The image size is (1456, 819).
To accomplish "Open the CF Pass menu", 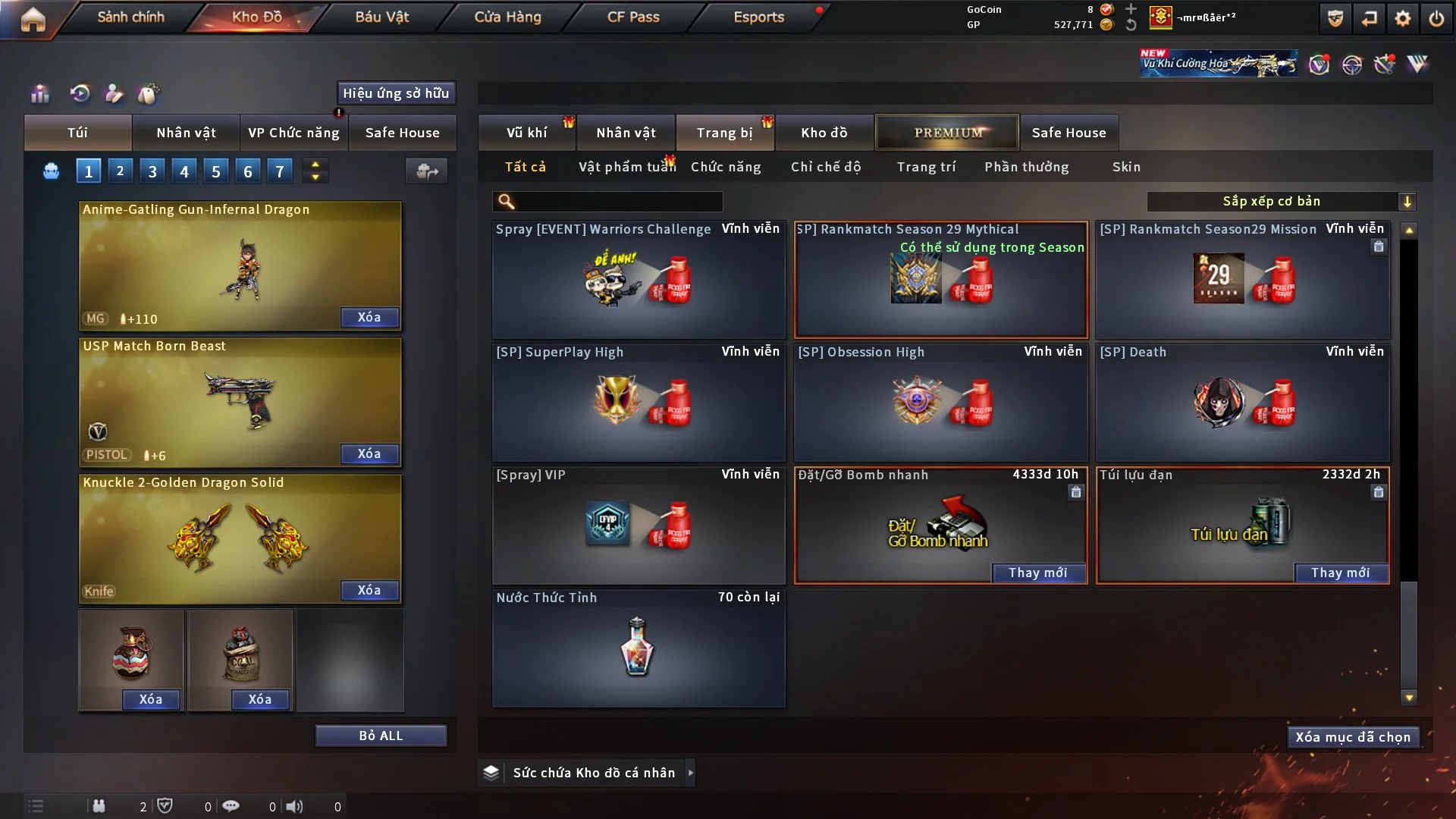I will pos(633,17).
